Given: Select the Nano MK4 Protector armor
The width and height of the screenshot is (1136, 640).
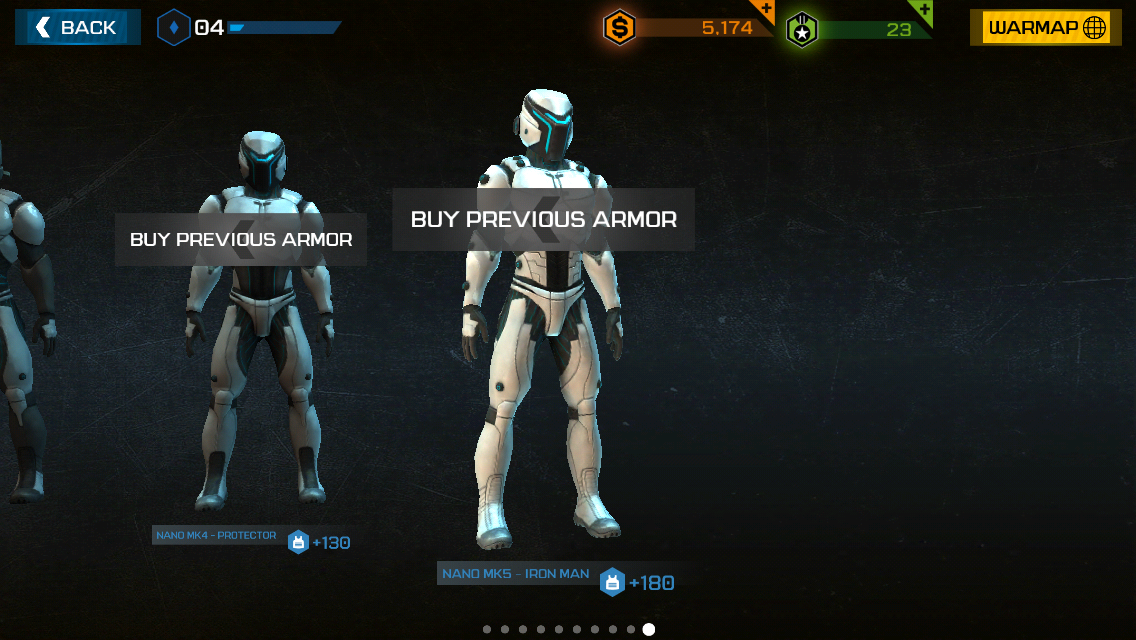Looking at the screenshot, I should tap(257, 330).
